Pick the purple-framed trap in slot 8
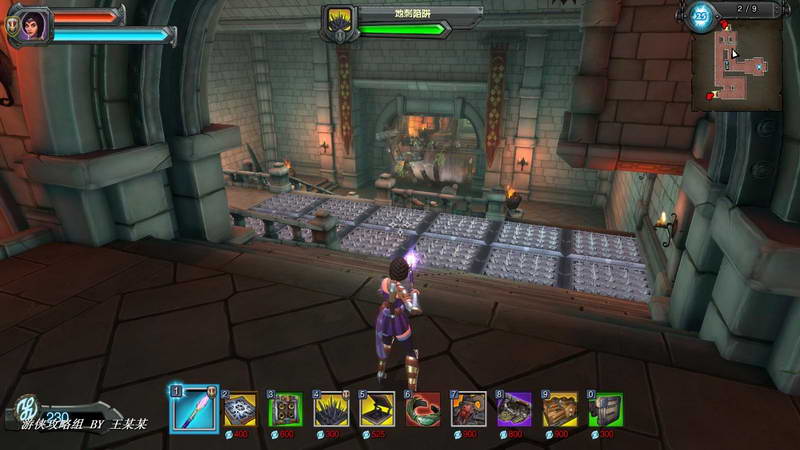The image size is (800, 450). 514,409
